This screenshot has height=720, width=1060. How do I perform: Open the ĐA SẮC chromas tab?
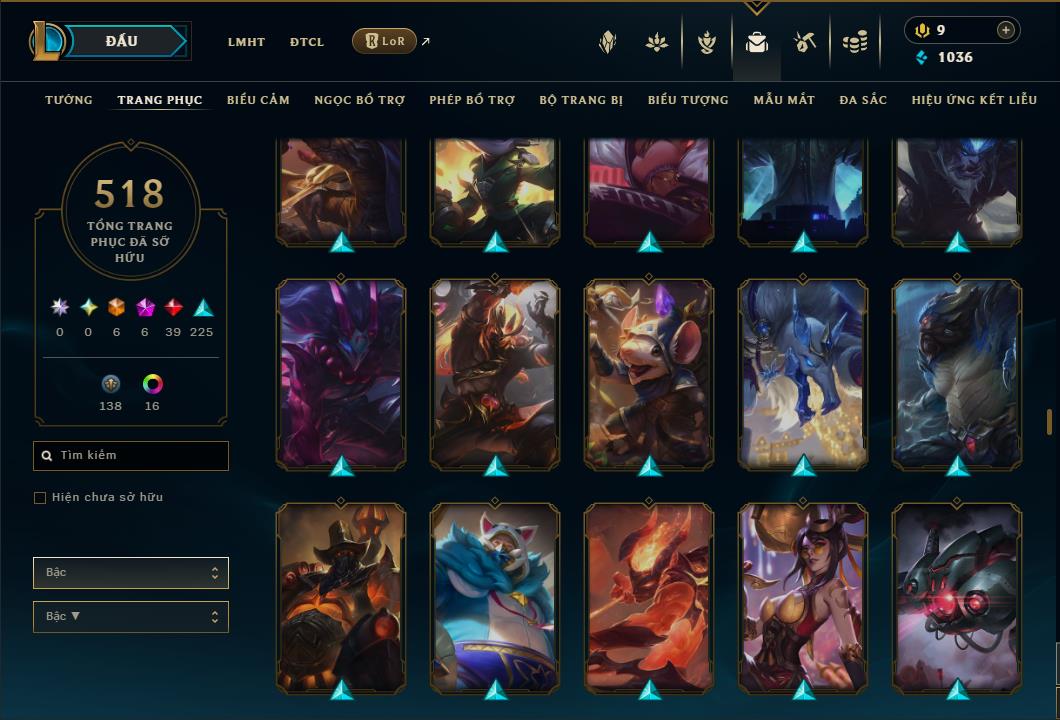[863, 100]
